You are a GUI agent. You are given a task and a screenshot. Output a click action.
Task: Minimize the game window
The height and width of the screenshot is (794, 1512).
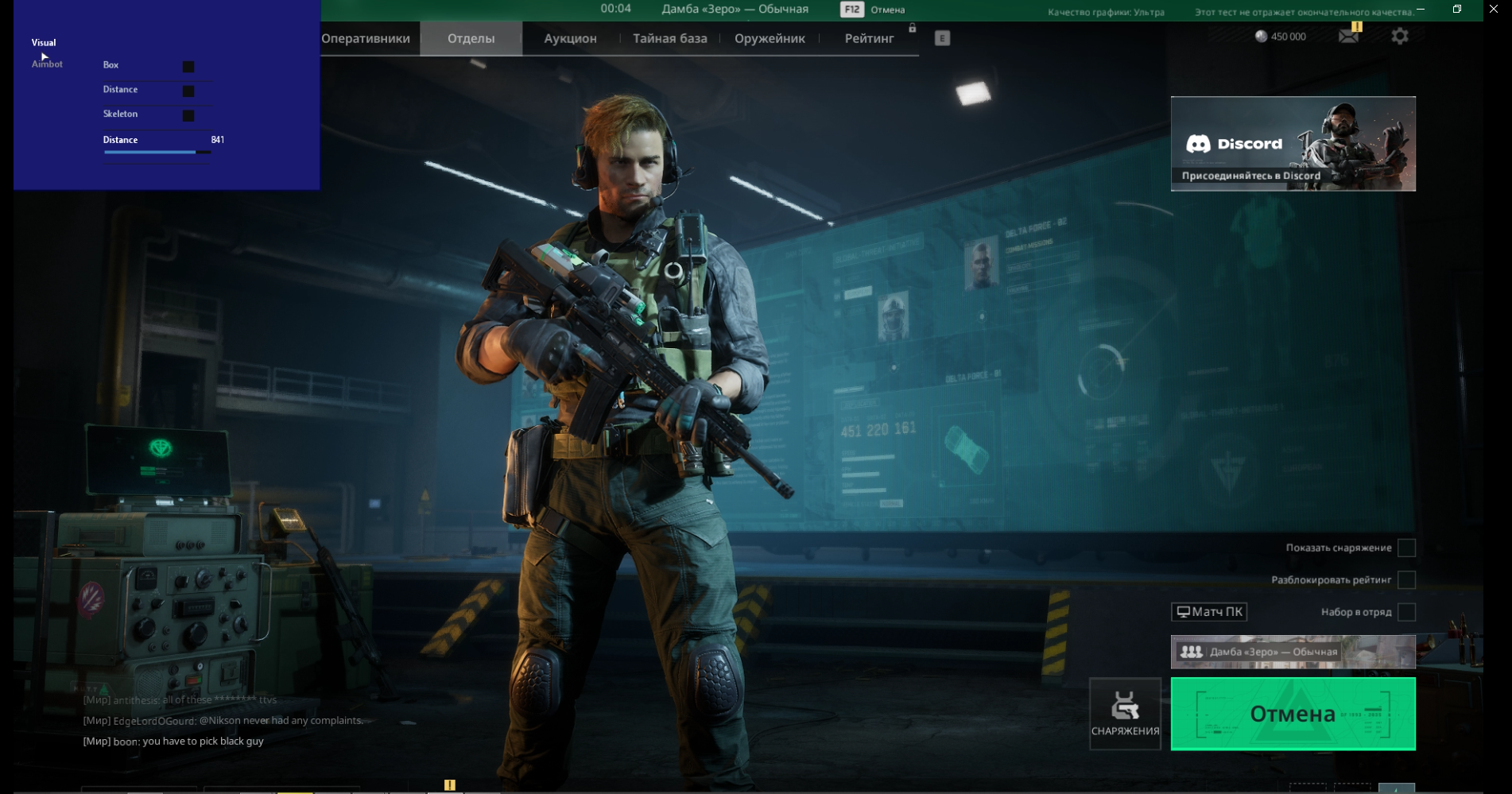[x=1421, y=9]
